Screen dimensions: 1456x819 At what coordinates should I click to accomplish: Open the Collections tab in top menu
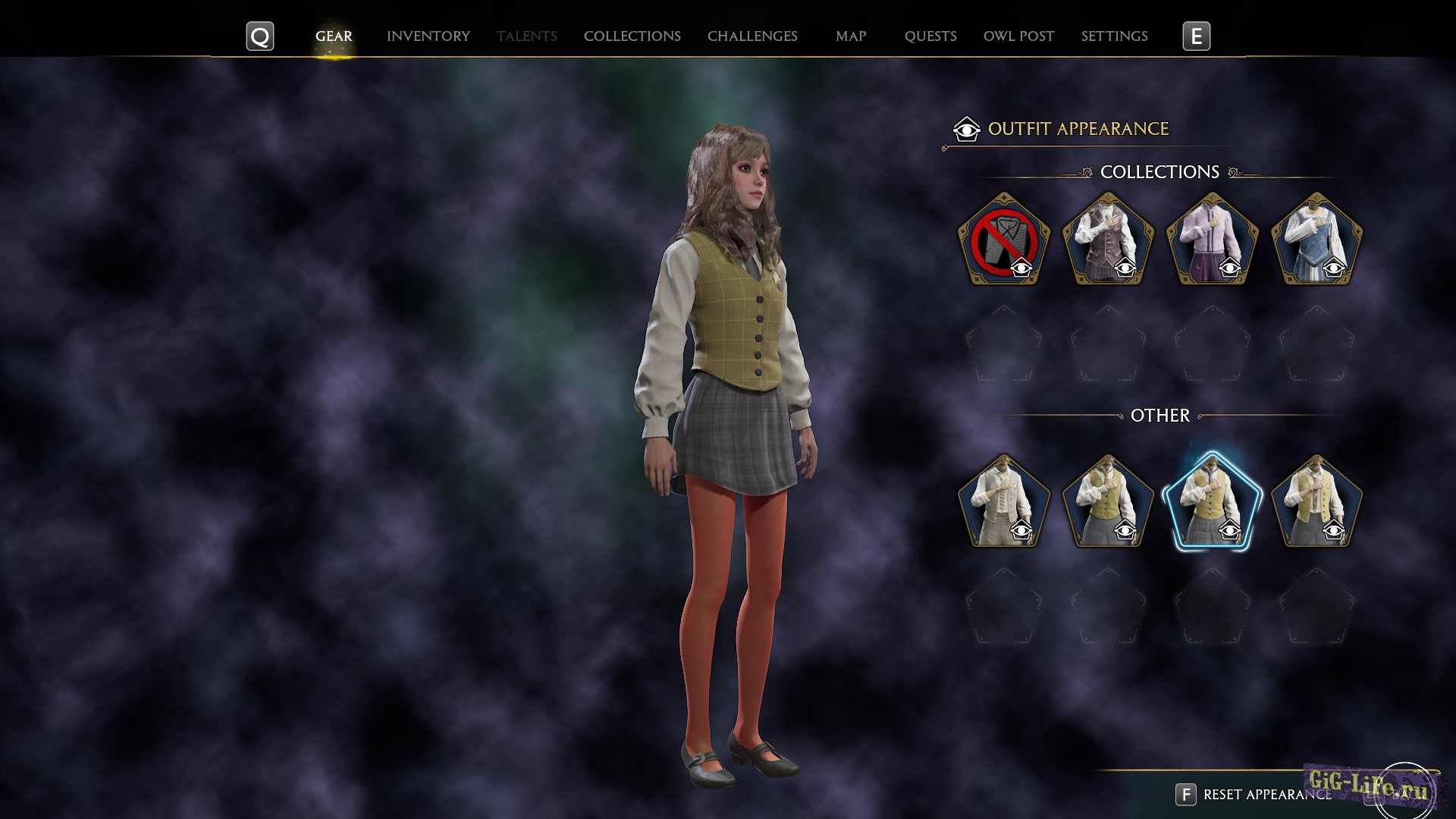coord(632,36)
